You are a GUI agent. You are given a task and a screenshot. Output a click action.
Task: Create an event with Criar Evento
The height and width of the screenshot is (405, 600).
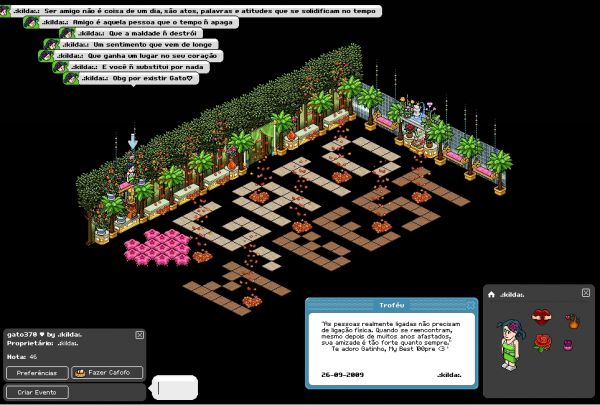[x=37, y=392]
